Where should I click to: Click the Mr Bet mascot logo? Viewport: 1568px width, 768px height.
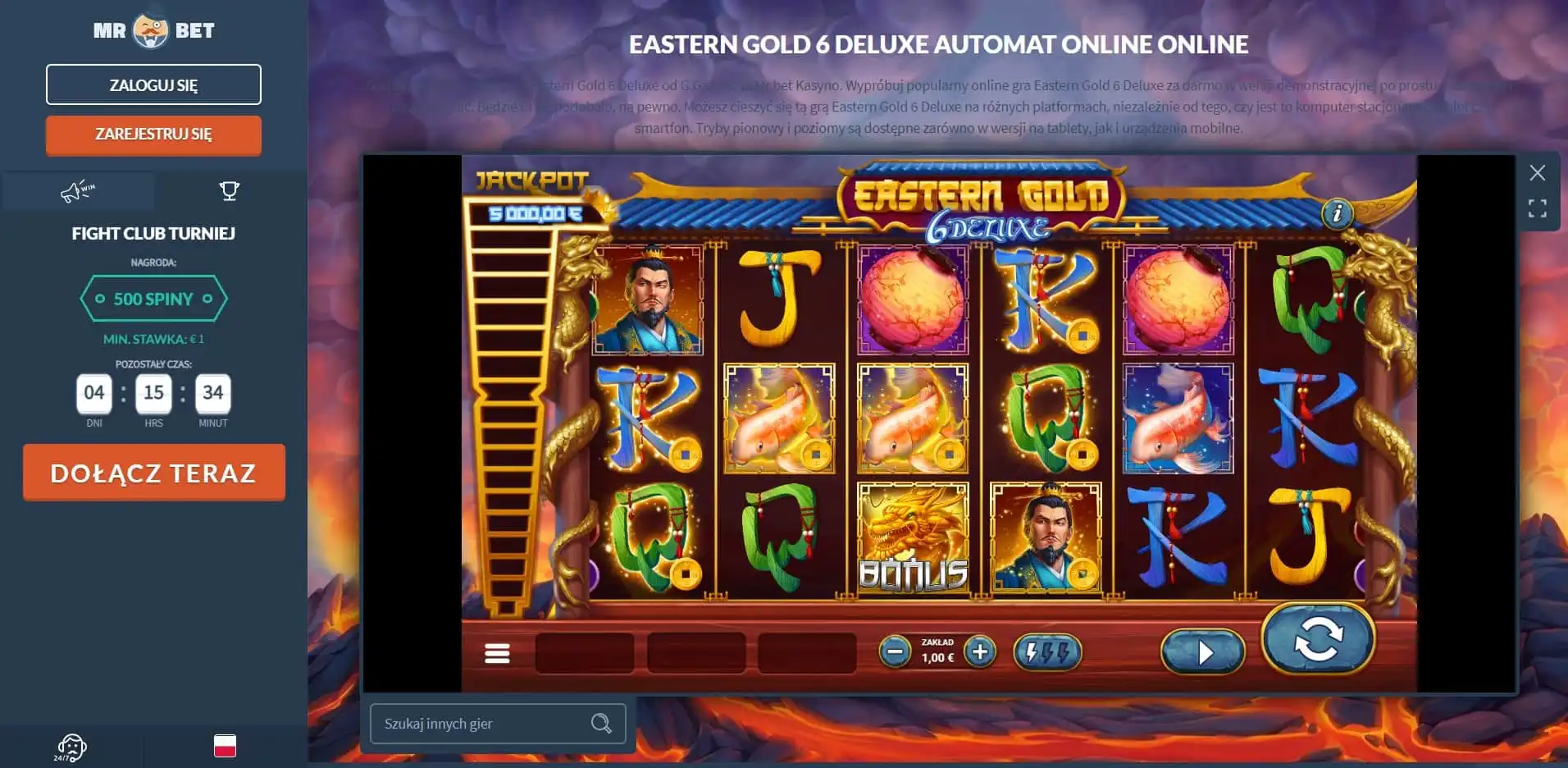coord(153,29)
